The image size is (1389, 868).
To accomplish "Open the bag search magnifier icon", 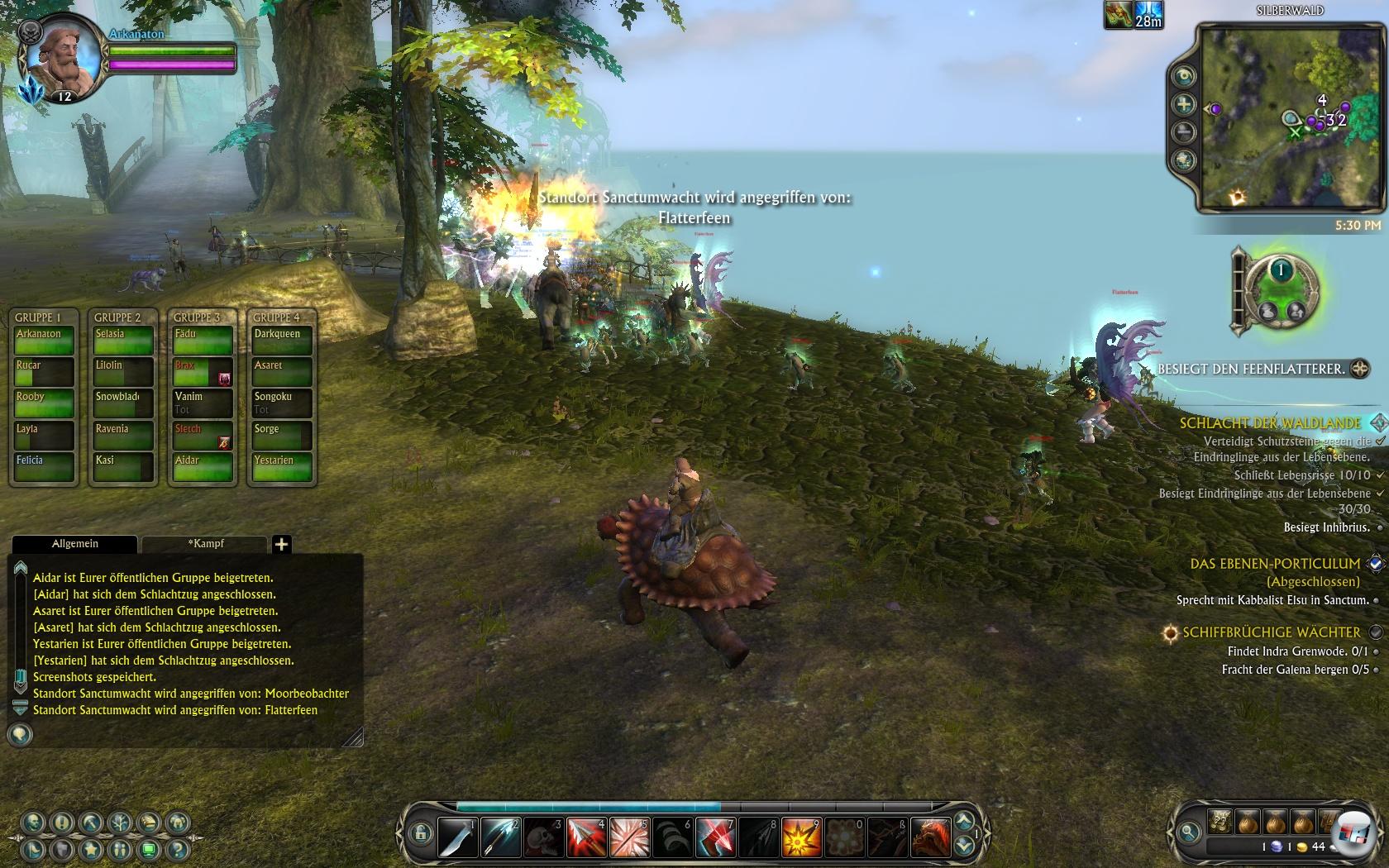I will (x=1189, y=832).
